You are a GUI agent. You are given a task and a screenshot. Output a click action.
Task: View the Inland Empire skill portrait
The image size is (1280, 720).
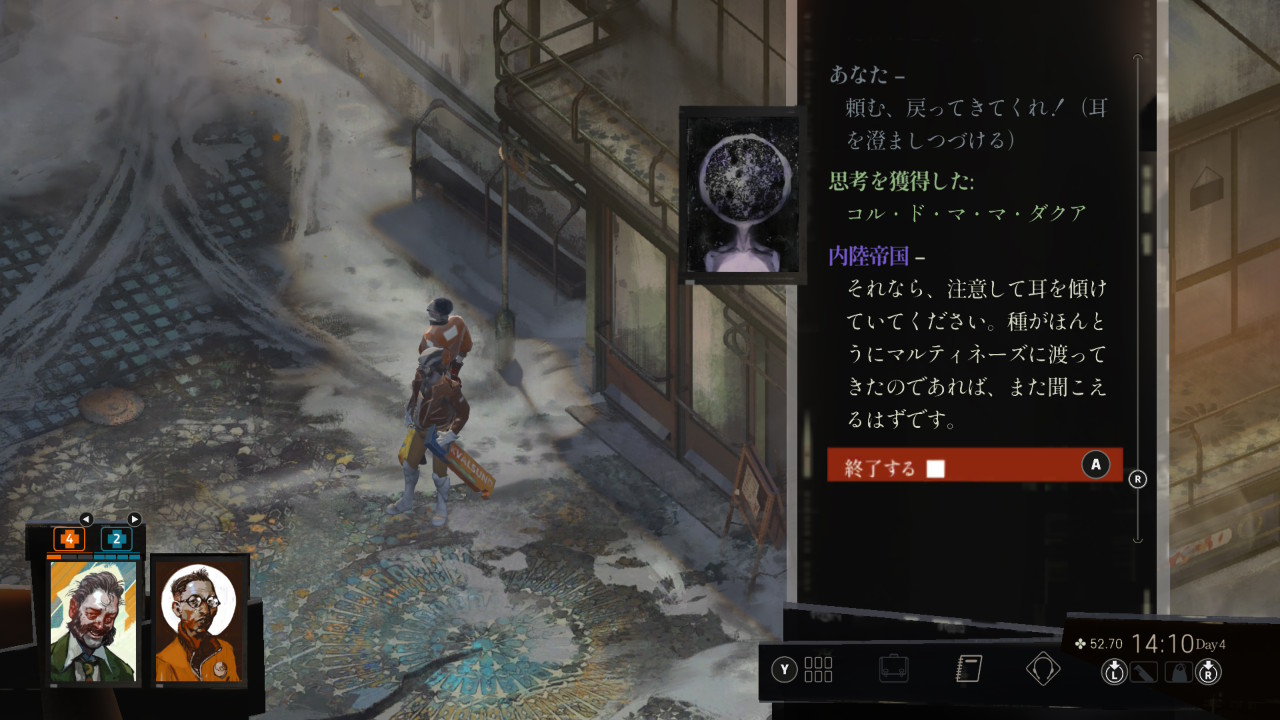(x=740, y=191)
